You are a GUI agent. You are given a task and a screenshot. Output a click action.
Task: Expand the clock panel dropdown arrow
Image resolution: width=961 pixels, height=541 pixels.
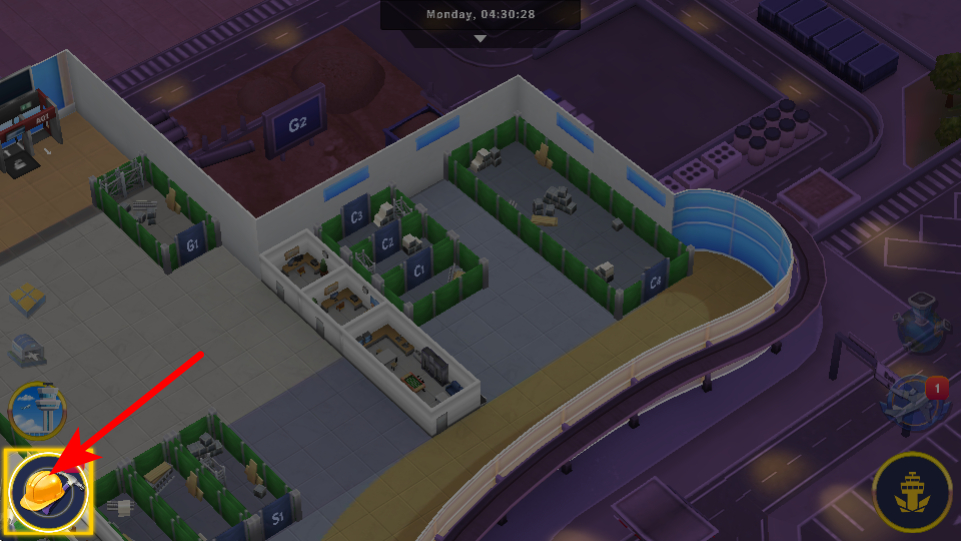(480, 39)
